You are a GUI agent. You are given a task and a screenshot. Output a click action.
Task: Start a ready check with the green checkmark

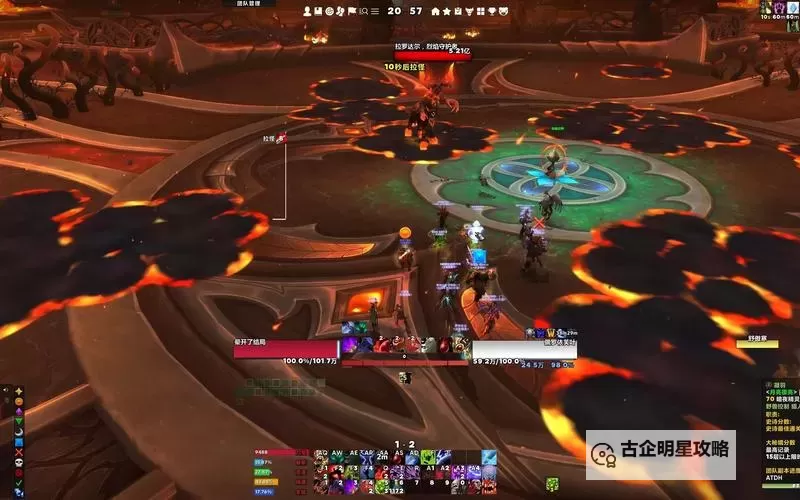[19, 485]
